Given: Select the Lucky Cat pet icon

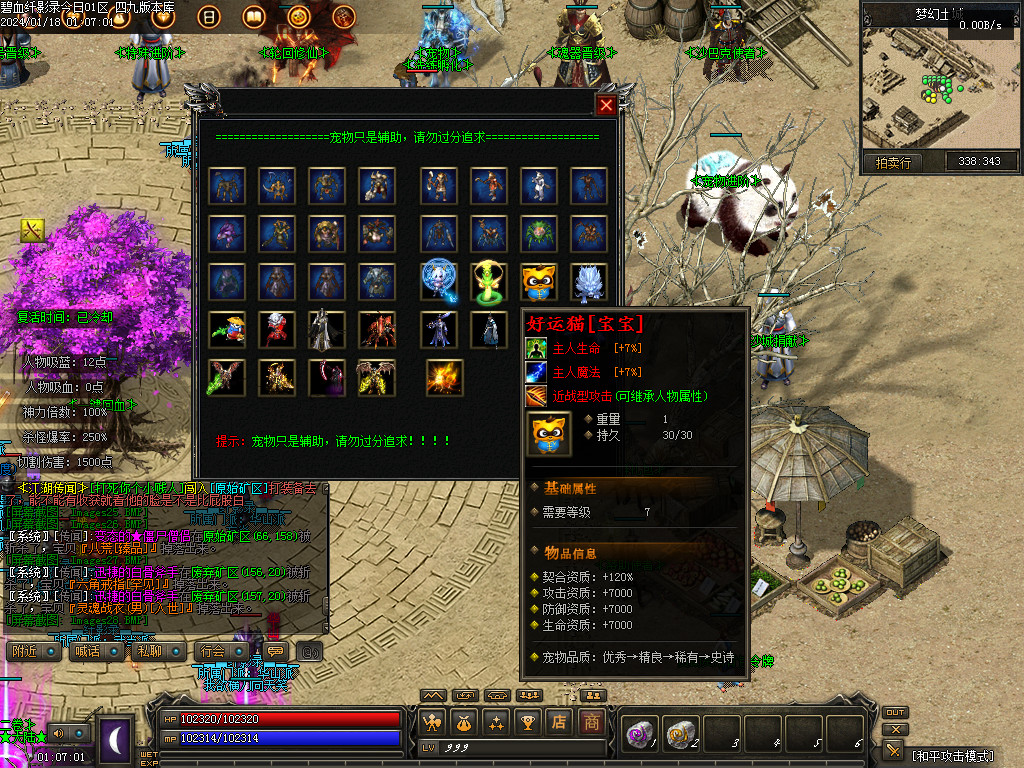Looking at the screenshot, I should pos(539,281).
